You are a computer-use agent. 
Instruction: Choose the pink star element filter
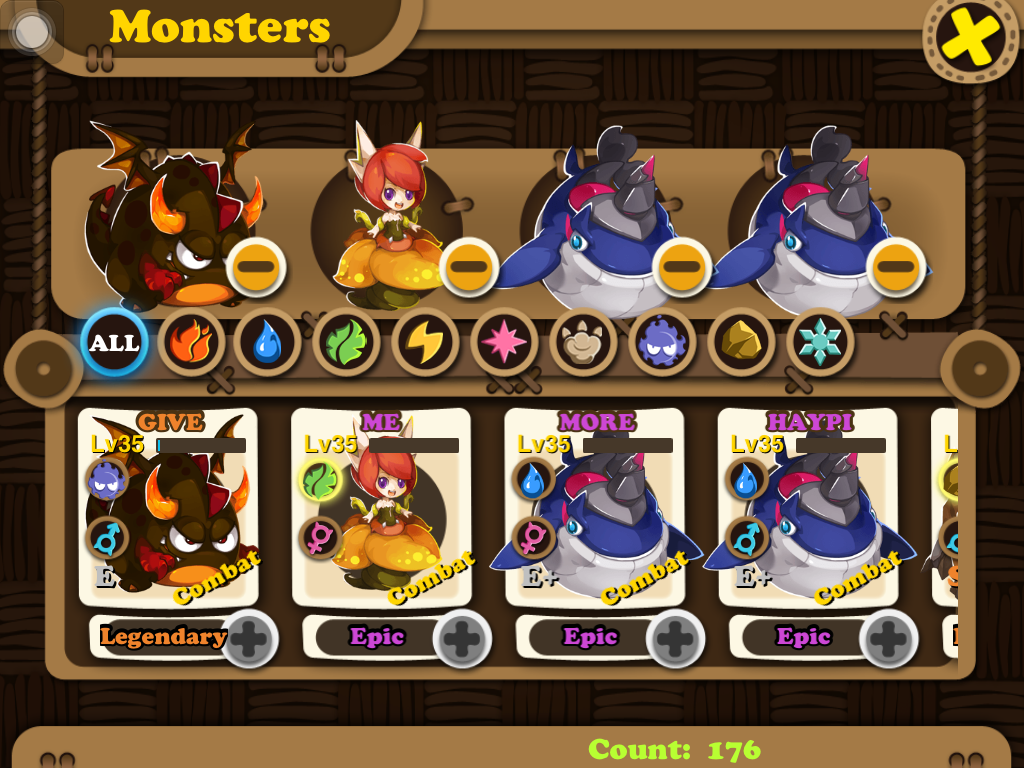(504, 343)
